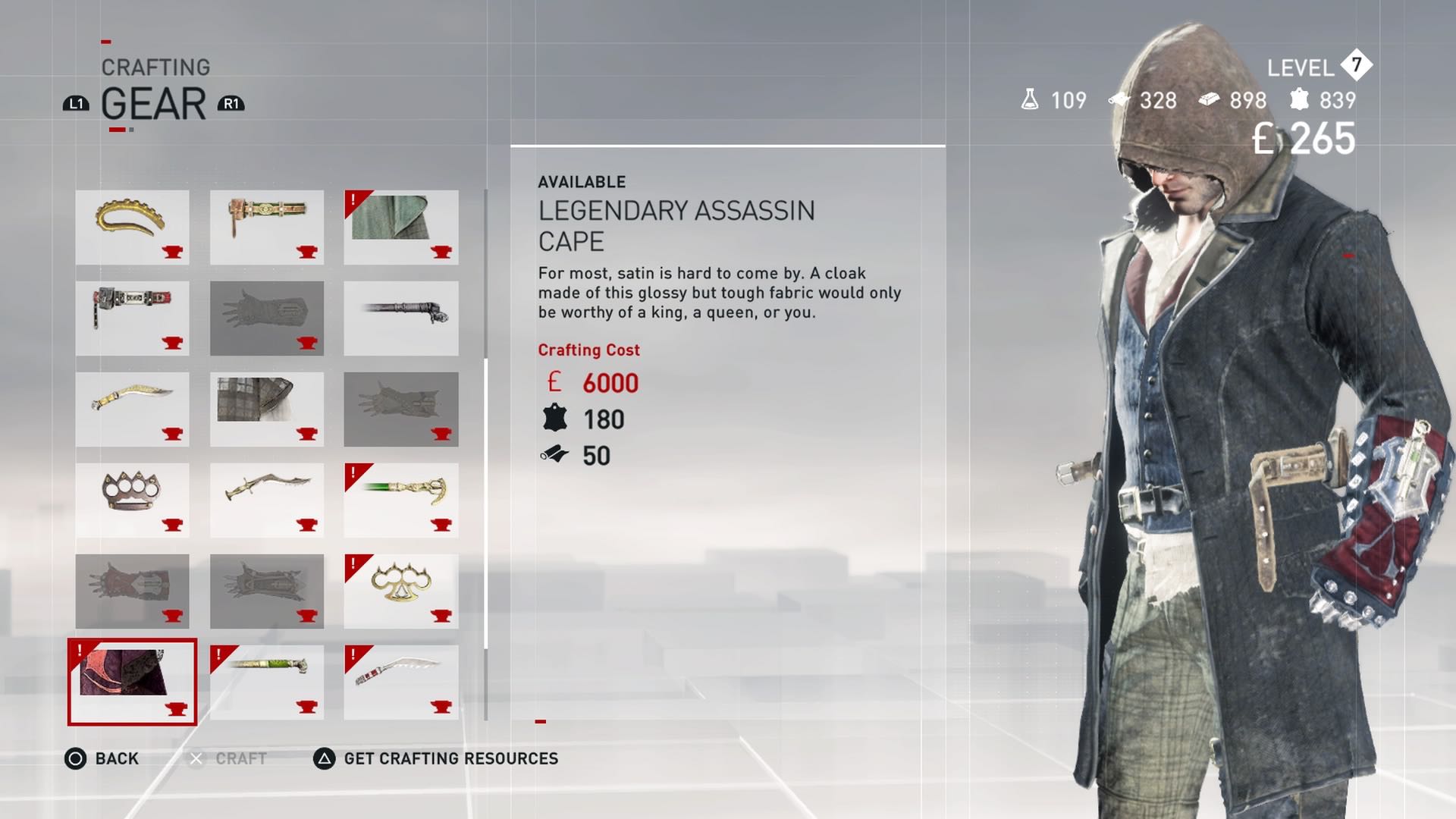Click the Gear crafting category header

point(153,104)
